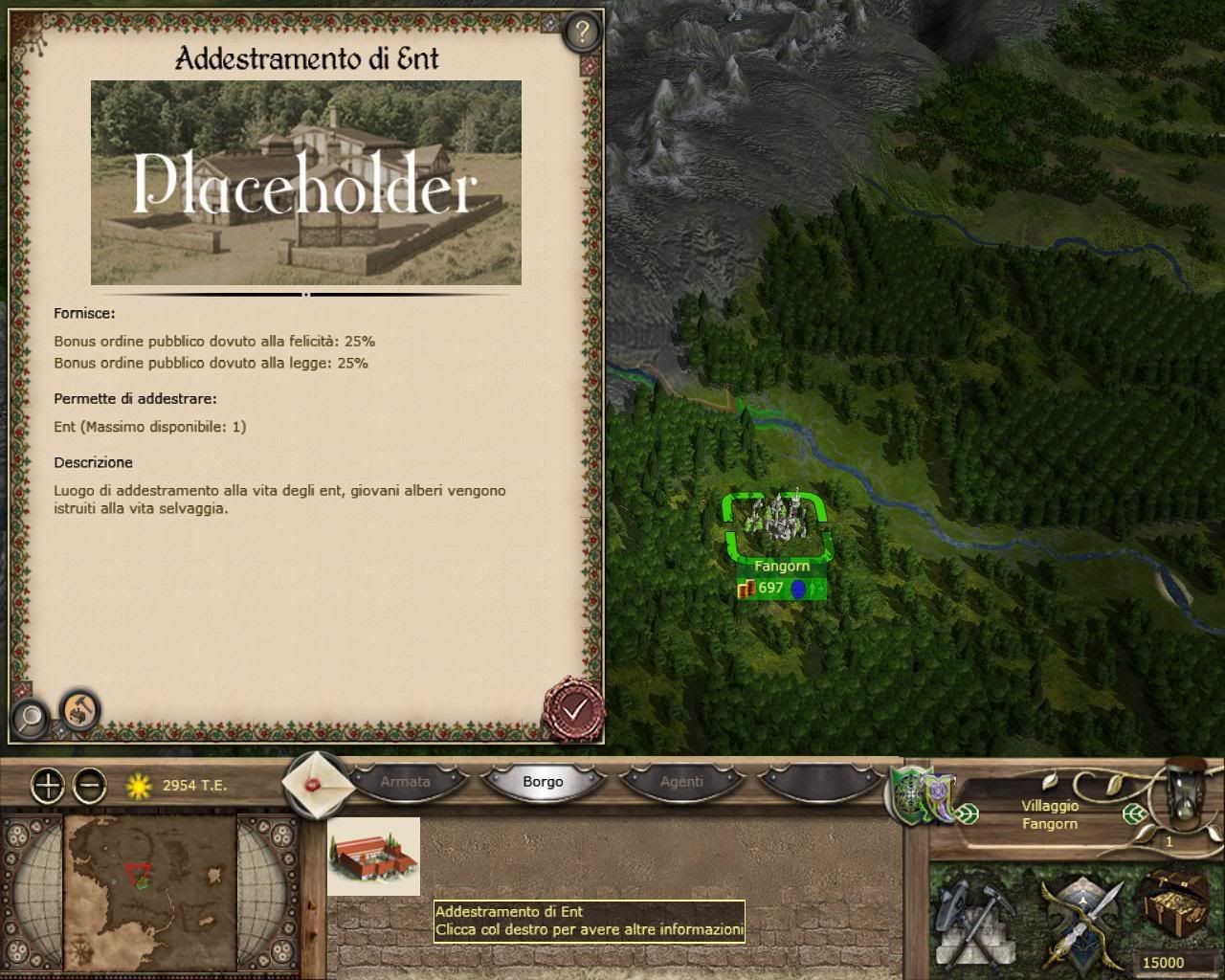
Task: Confirm the Addestramento di Ent scroll with checkmark seal
Action: [573, 709]
